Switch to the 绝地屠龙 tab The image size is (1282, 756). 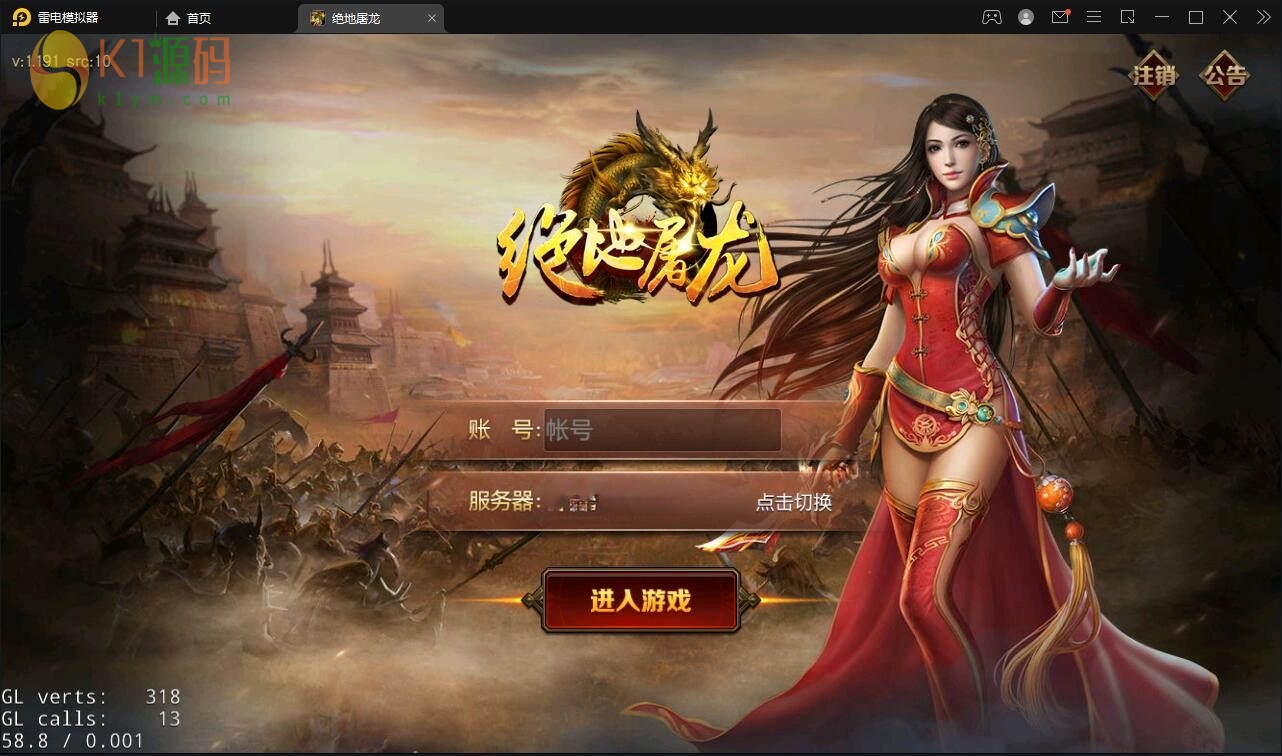357,17
